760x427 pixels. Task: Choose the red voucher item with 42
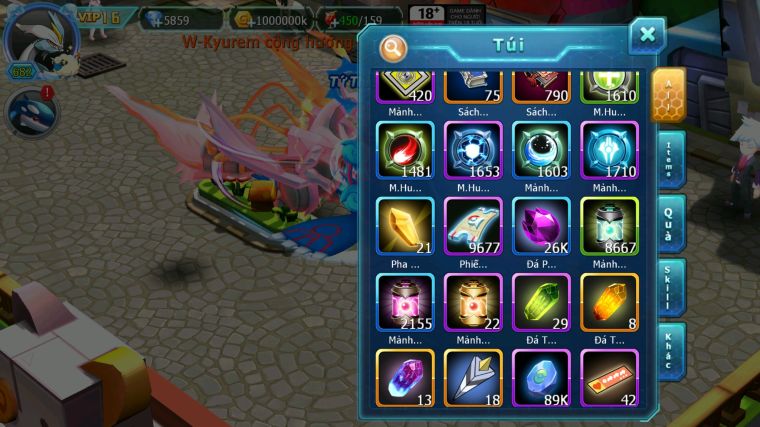pyautogui.click(x=609, y=377)
